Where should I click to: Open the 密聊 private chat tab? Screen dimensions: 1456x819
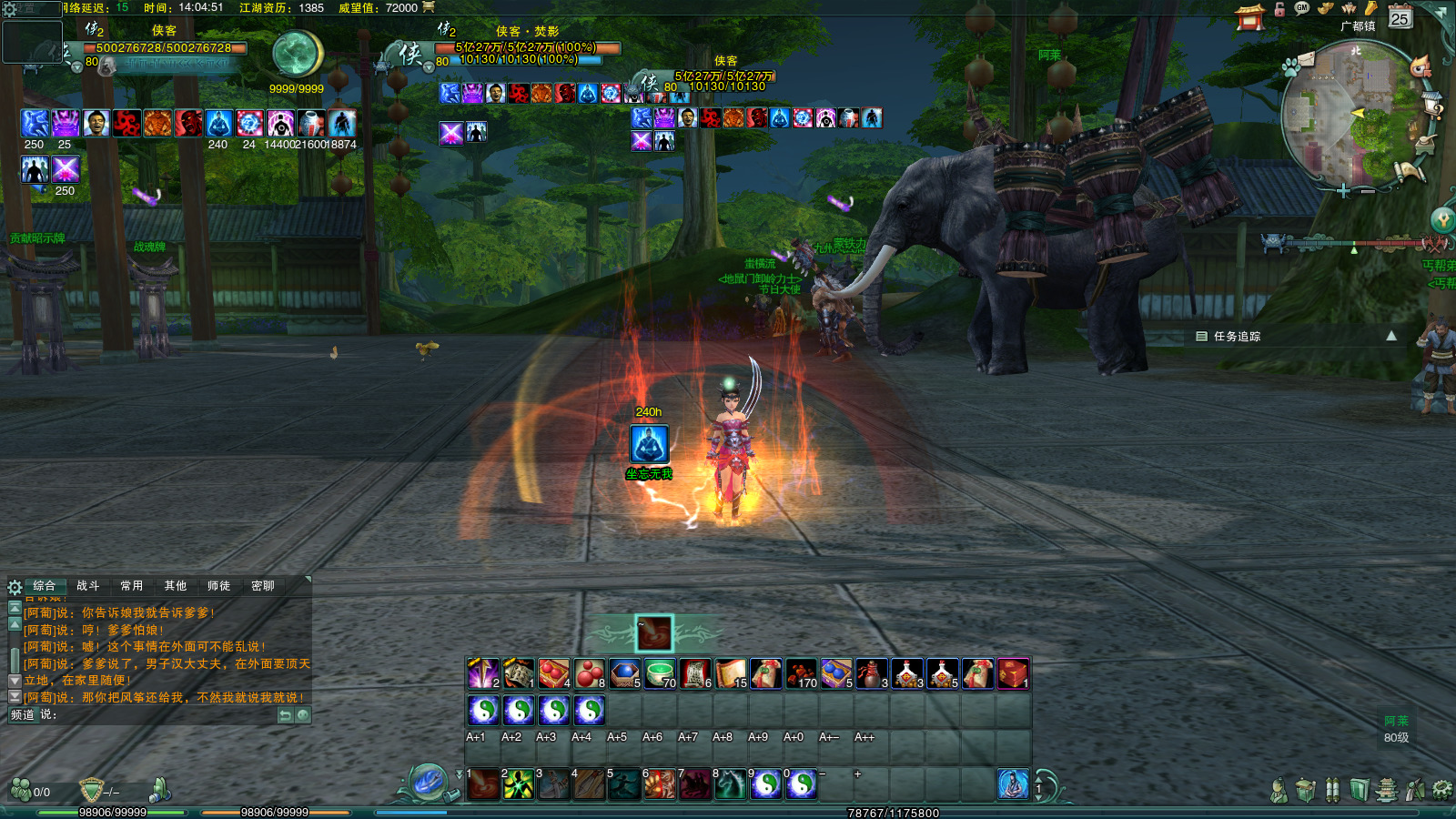263,586
